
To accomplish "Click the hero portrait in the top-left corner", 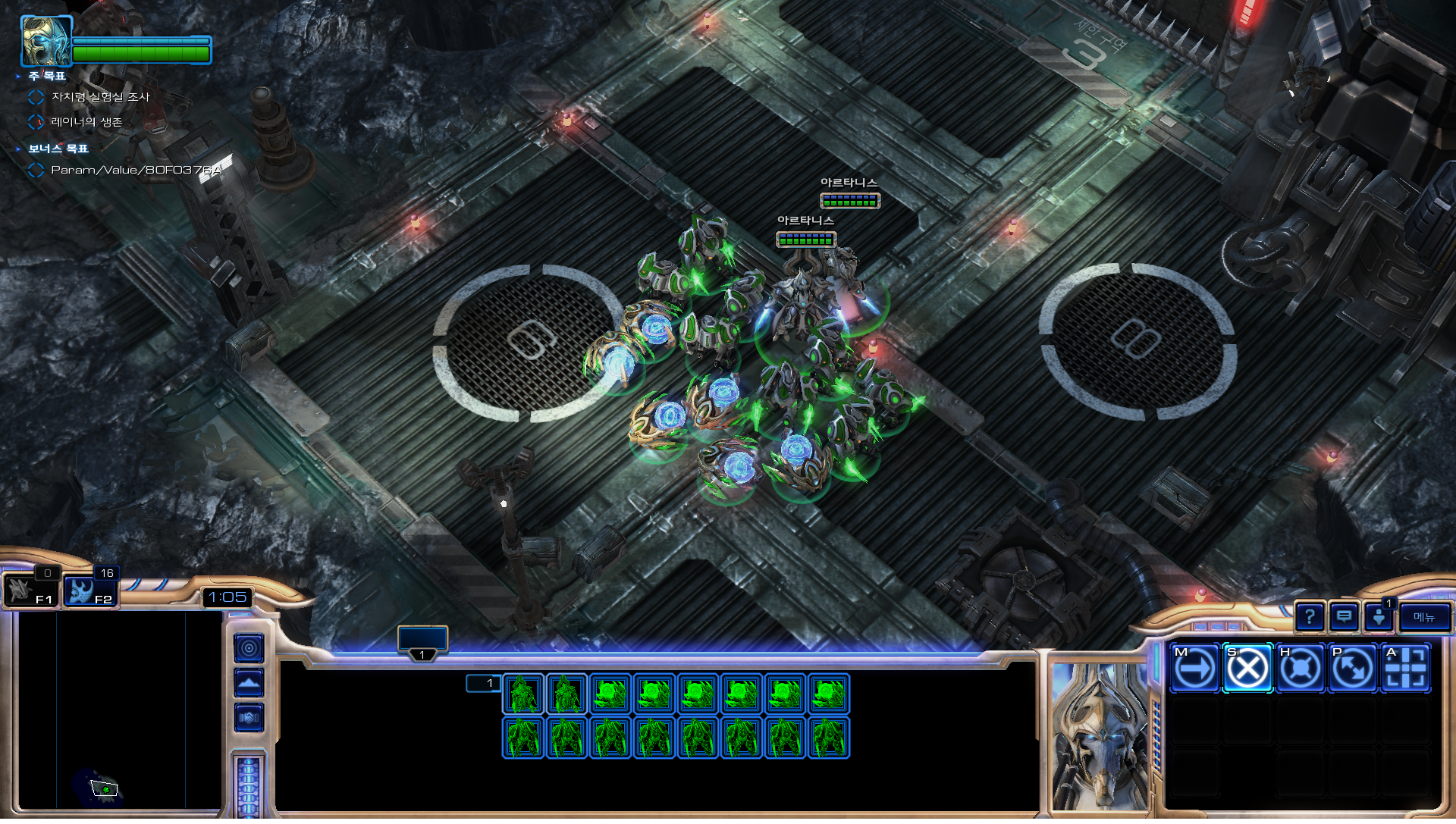I will pos(45,42).
